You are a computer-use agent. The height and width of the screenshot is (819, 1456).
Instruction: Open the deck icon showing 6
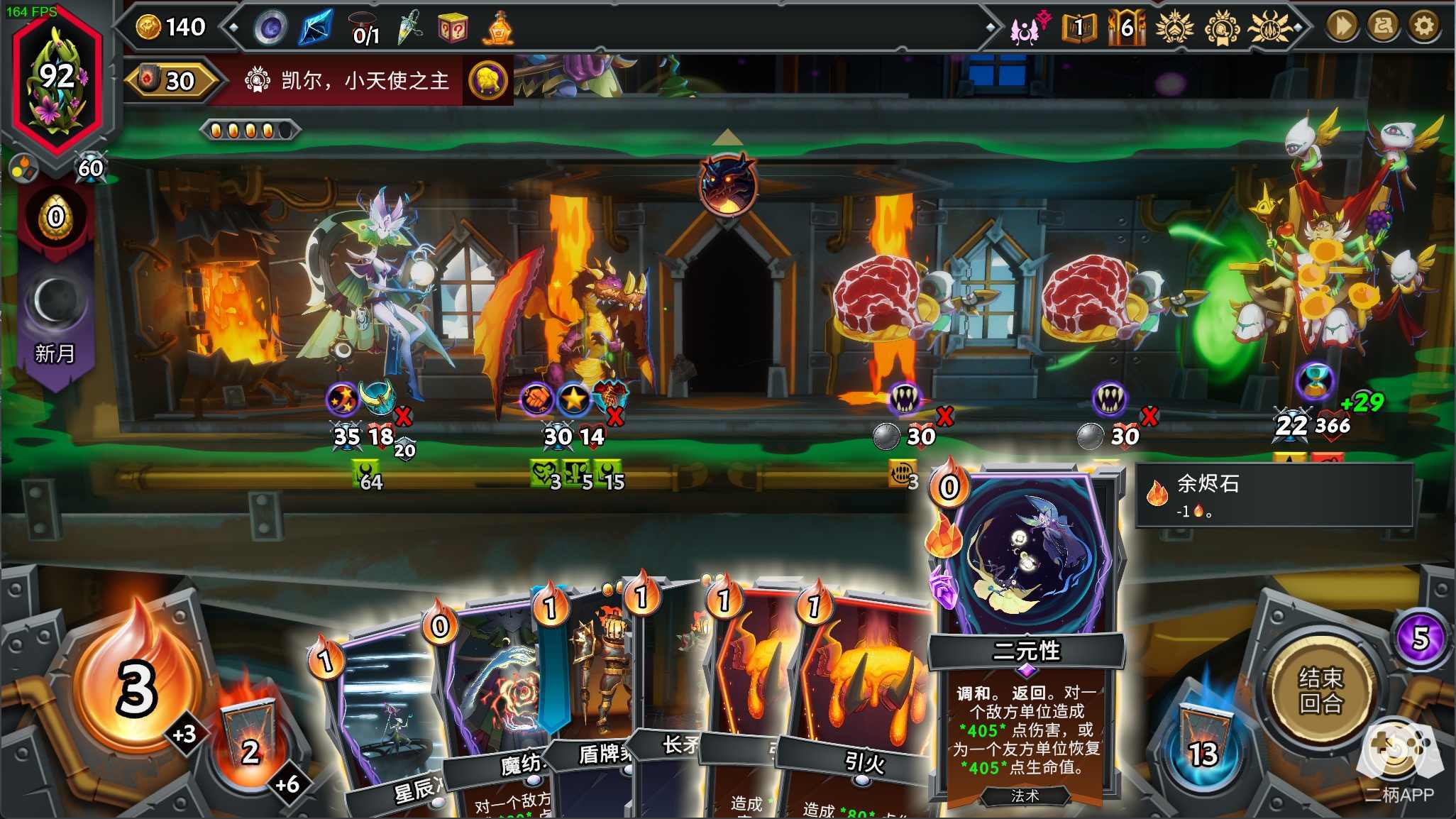click(x=1126, y=28)
